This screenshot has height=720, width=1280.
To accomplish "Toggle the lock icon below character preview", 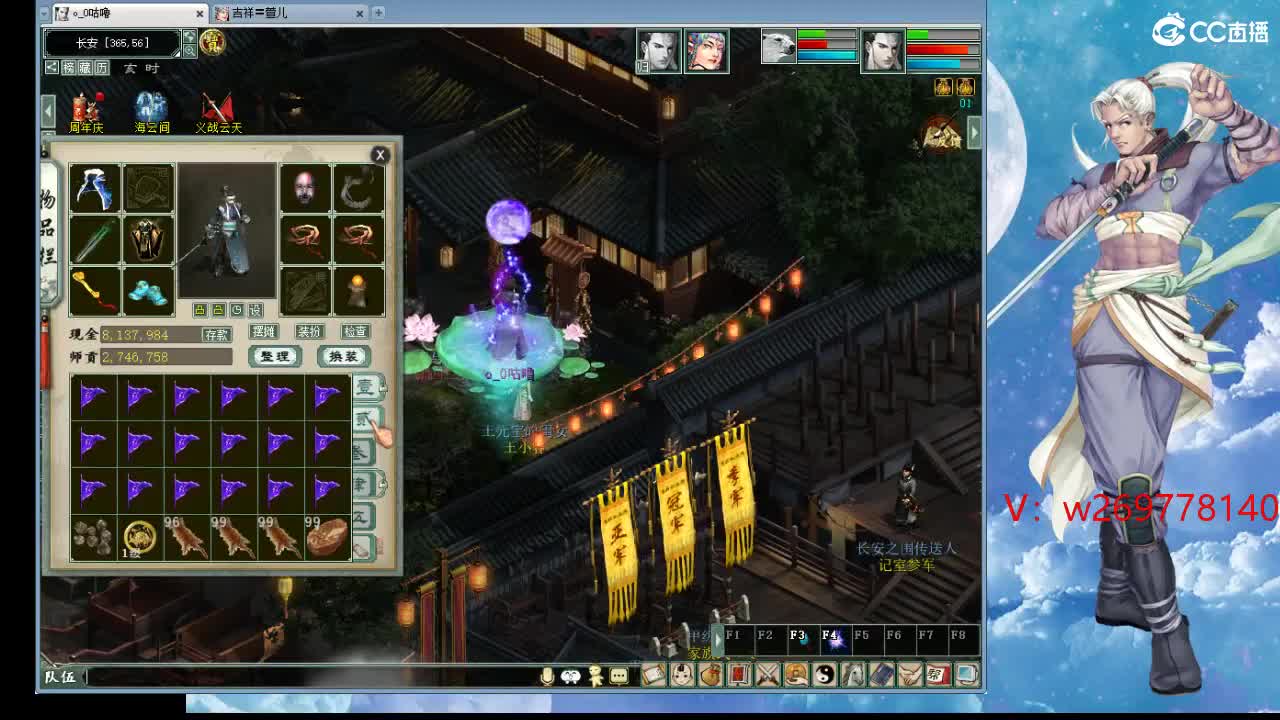I will (x=200, y=309).
